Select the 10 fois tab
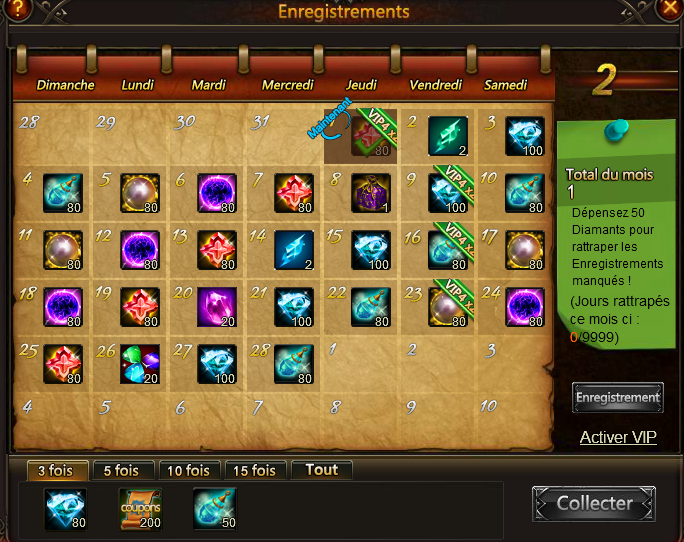 coord(189,470)
